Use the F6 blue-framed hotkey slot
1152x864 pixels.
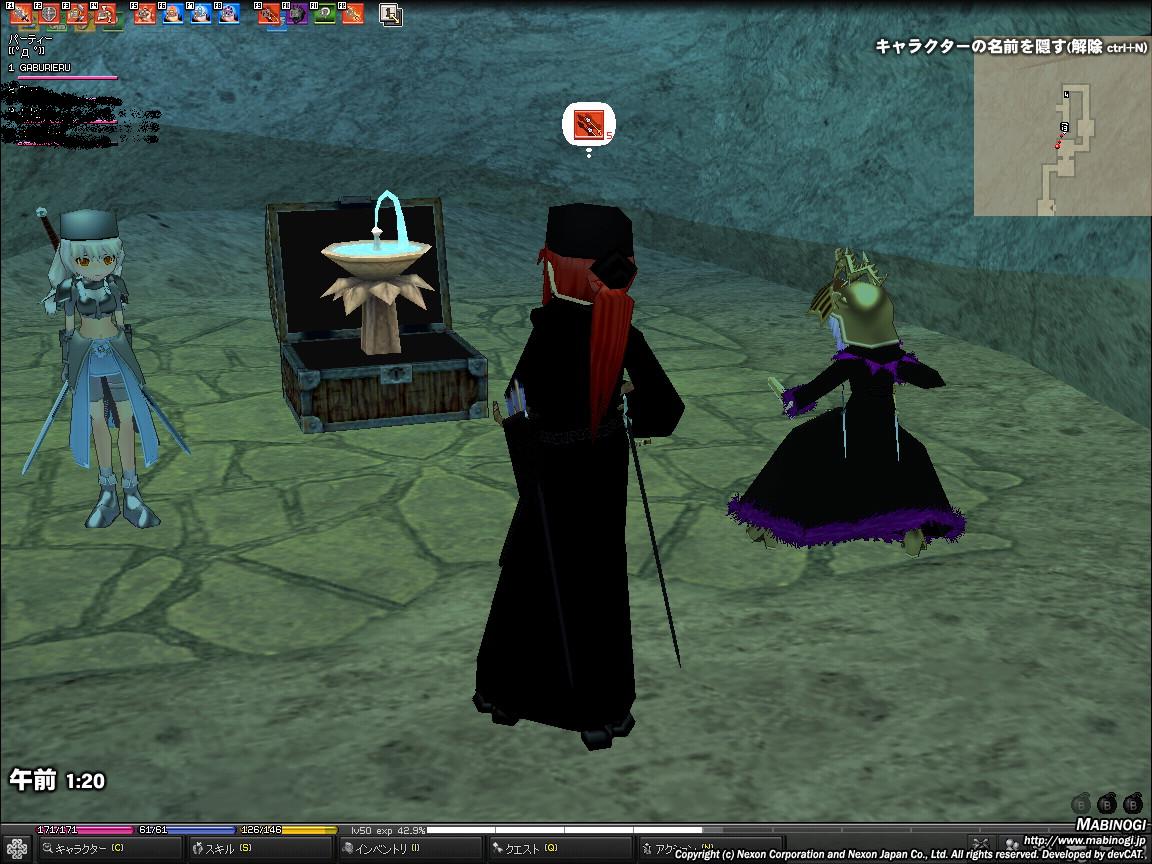coord(173,14)
